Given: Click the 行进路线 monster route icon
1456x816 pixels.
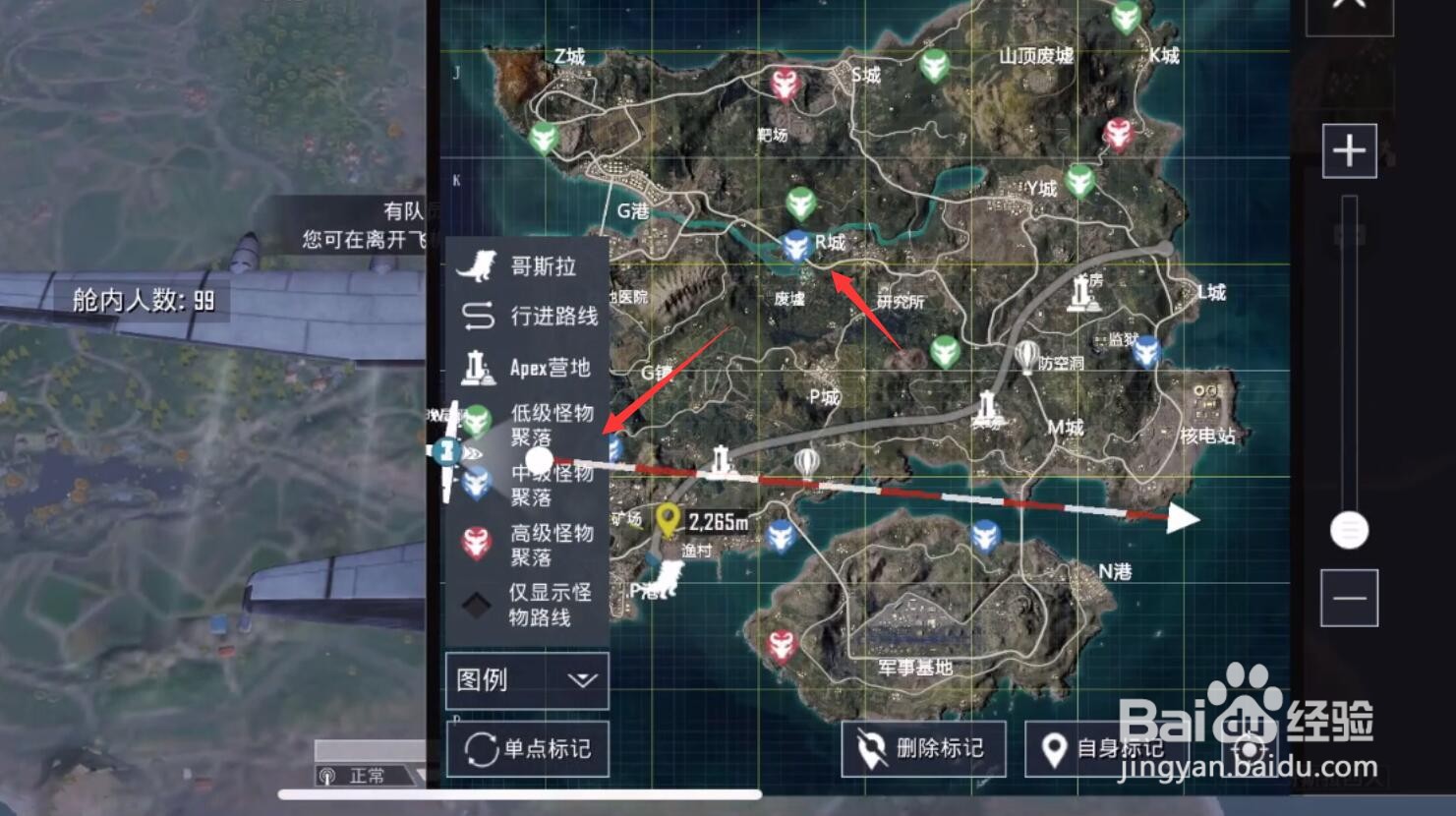Looking at the screenshot, I should pos(479,317).
